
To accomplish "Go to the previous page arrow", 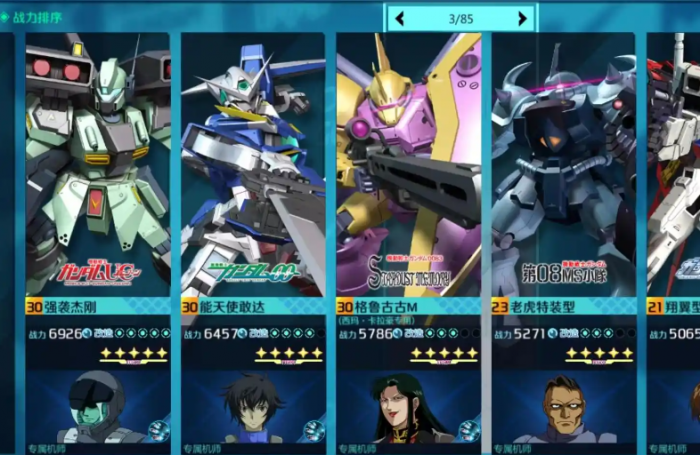I will [400, 18].
